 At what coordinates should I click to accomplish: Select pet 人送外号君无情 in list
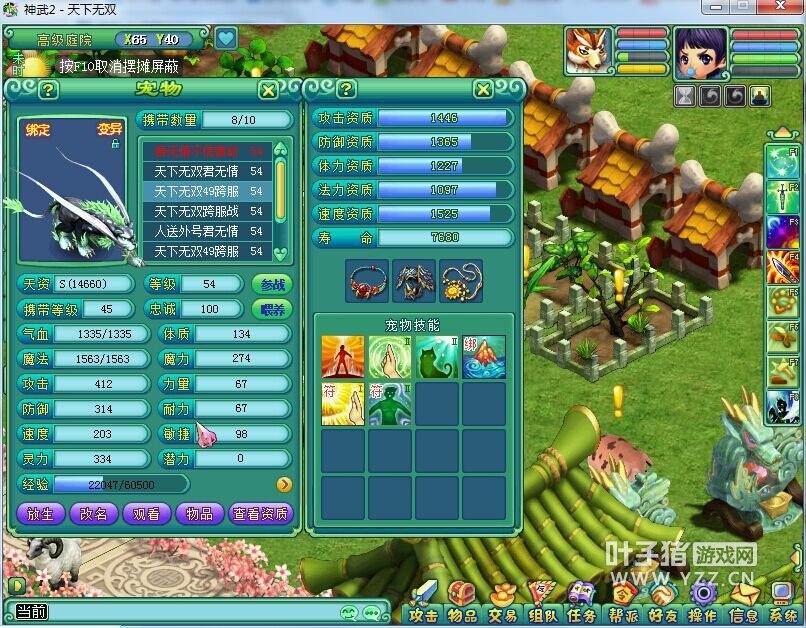(x=208, y=231)
